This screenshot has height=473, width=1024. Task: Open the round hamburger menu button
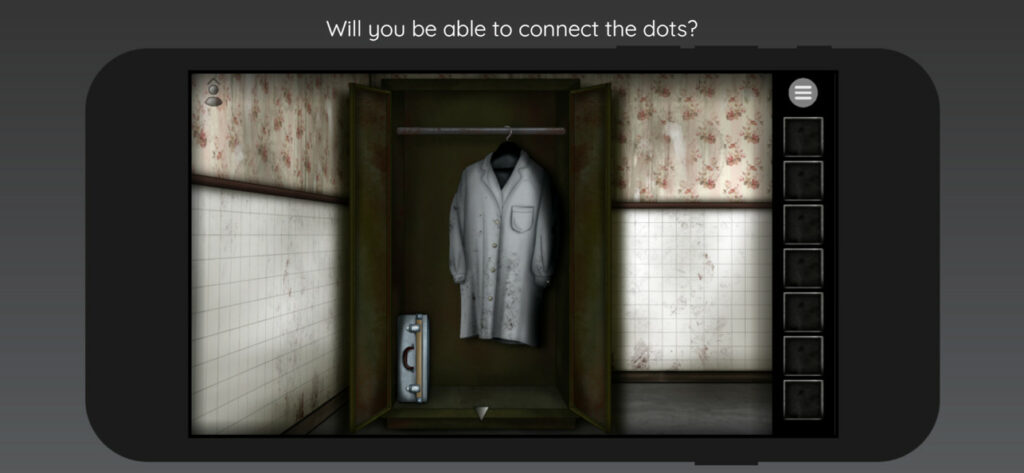click(803, 94)
